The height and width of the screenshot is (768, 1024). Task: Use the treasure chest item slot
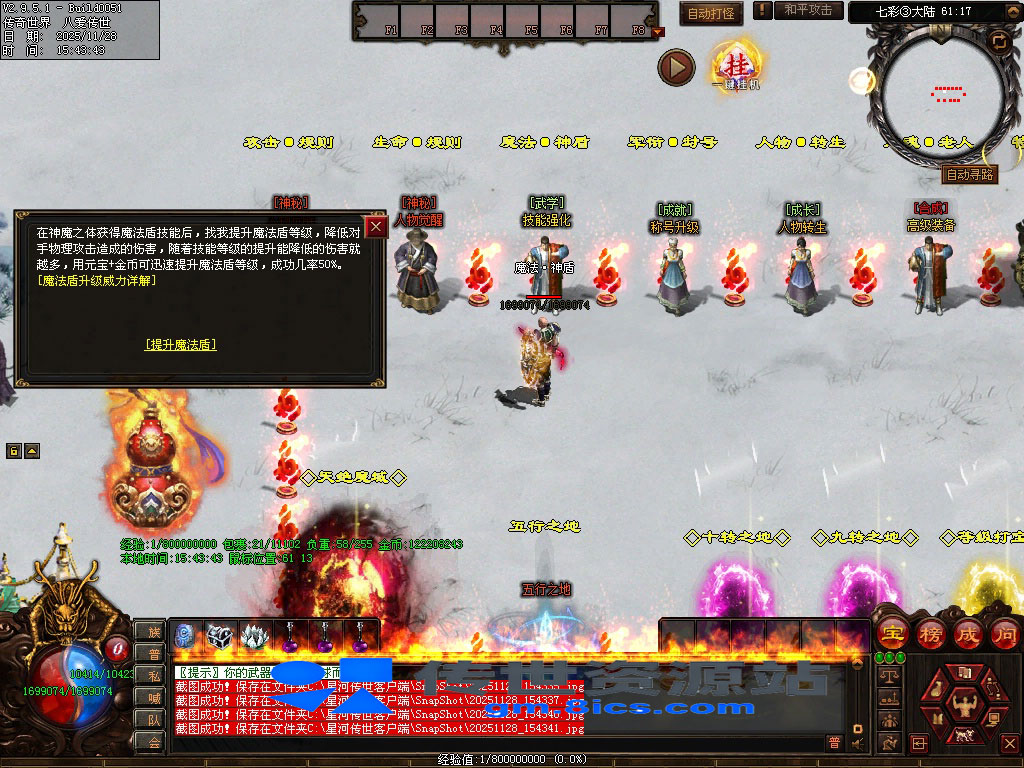click(x=220, y=636)
